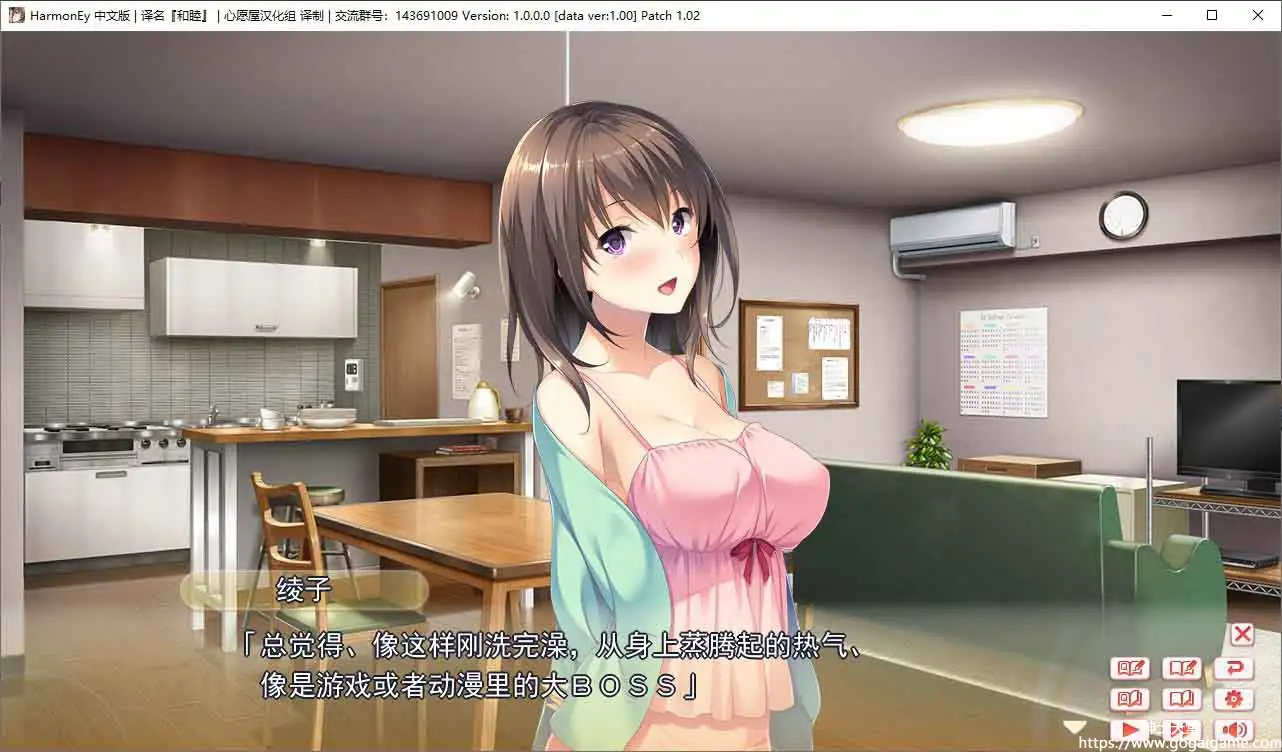
Task: Open the quick save panel
Action: coord(1131,667)
